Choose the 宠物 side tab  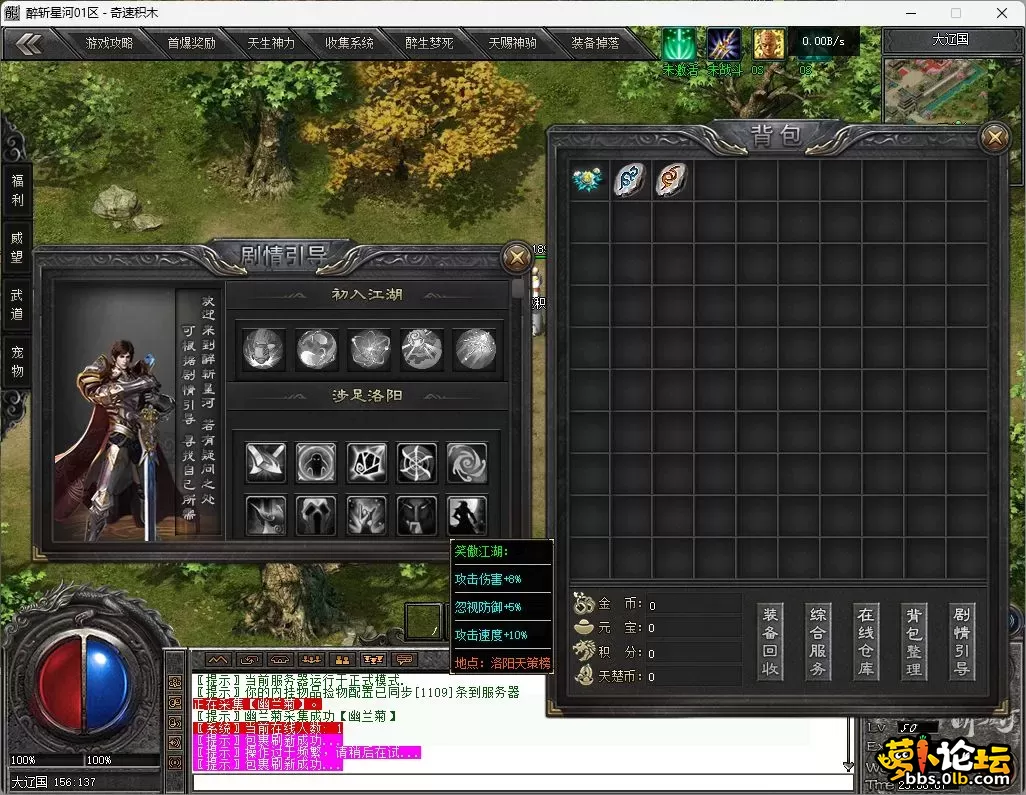coord(17,361)
